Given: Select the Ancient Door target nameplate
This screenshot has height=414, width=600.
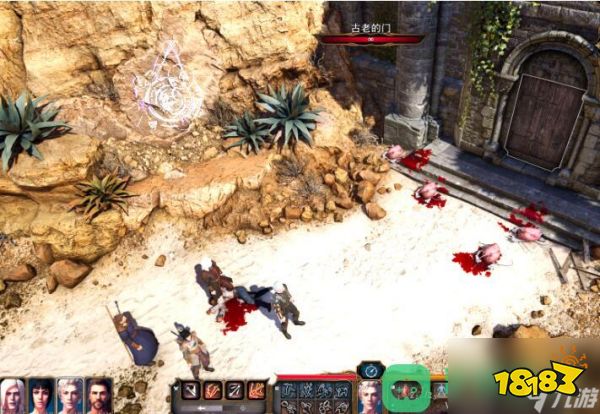Looking at the screenshot, I should pos(371,33).
